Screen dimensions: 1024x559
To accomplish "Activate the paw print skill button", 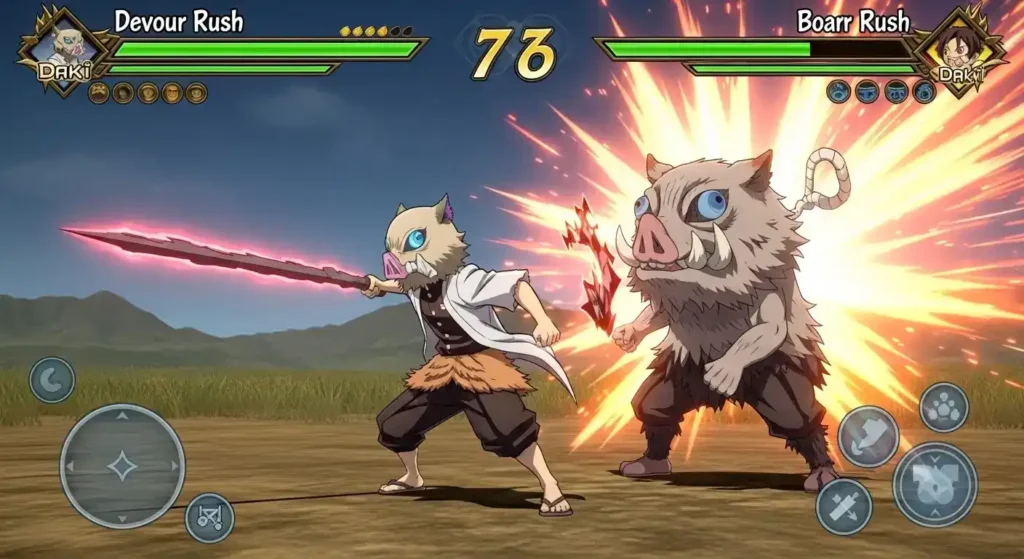I will 943,407.
